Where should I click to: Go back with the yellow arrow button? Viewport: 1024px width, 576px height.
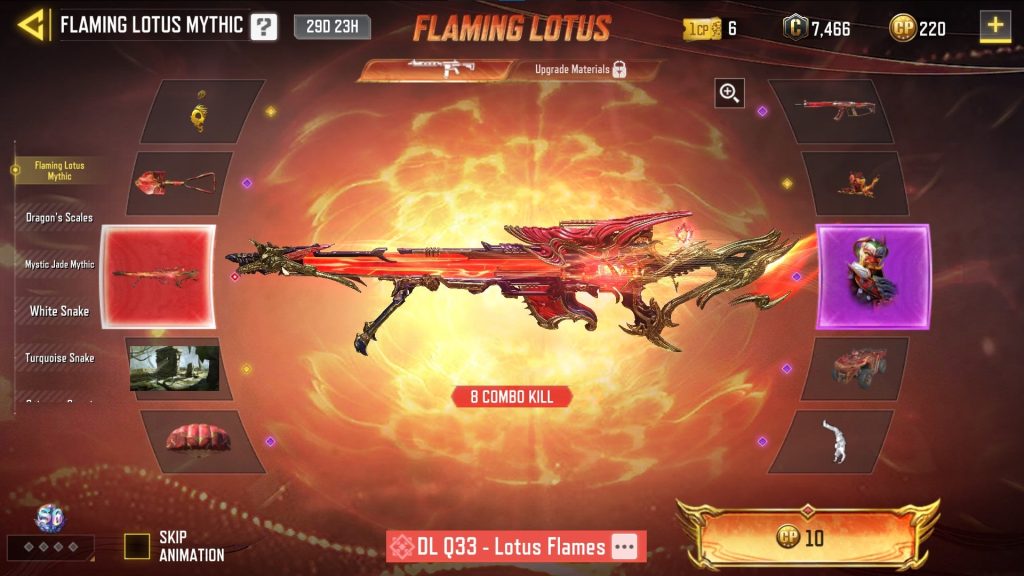pos(32,25)
